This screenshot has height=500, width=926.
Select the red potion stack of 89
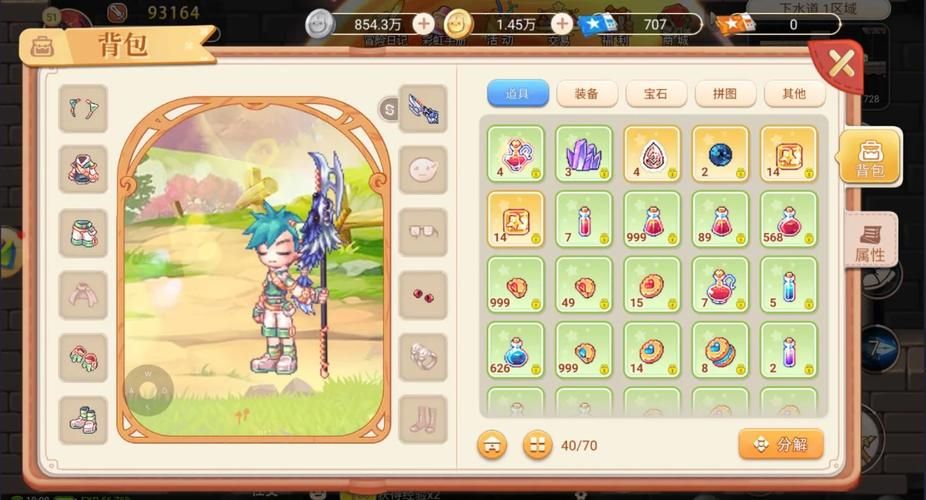coord(720,219)
